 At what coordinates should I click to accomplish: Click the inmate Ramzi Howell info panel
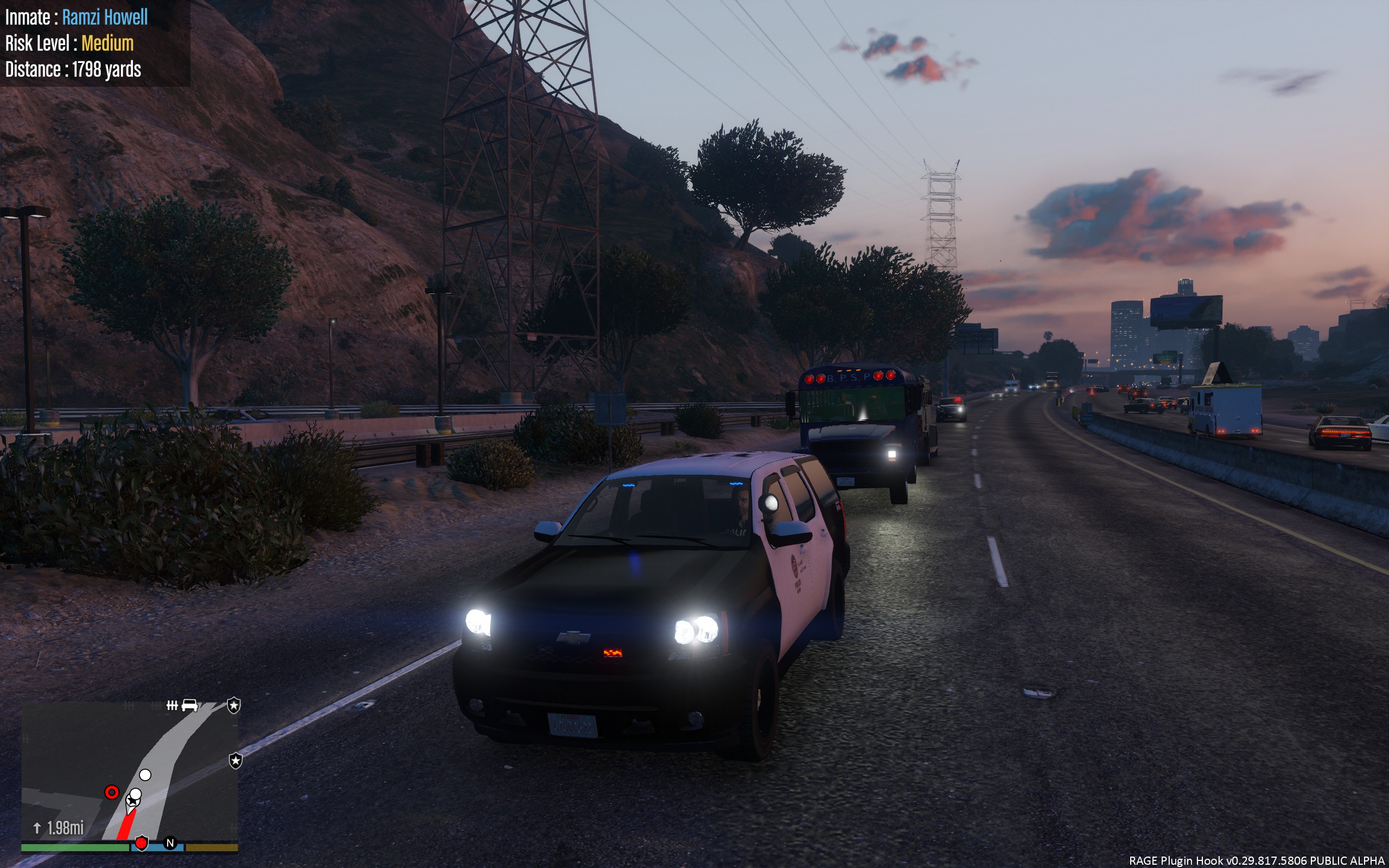pos(95,43)
